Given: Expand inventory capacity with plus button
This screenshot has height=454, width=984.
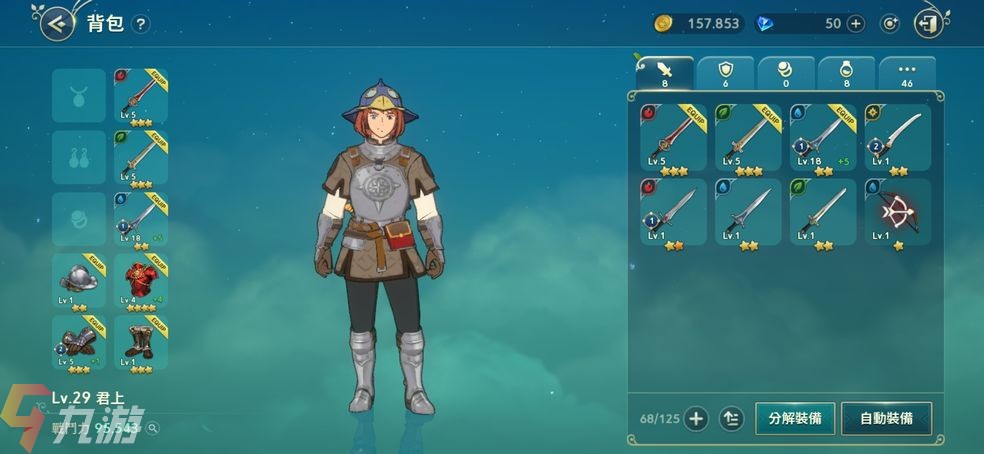Looking at the screenshot, I should (x=696, y=418).
